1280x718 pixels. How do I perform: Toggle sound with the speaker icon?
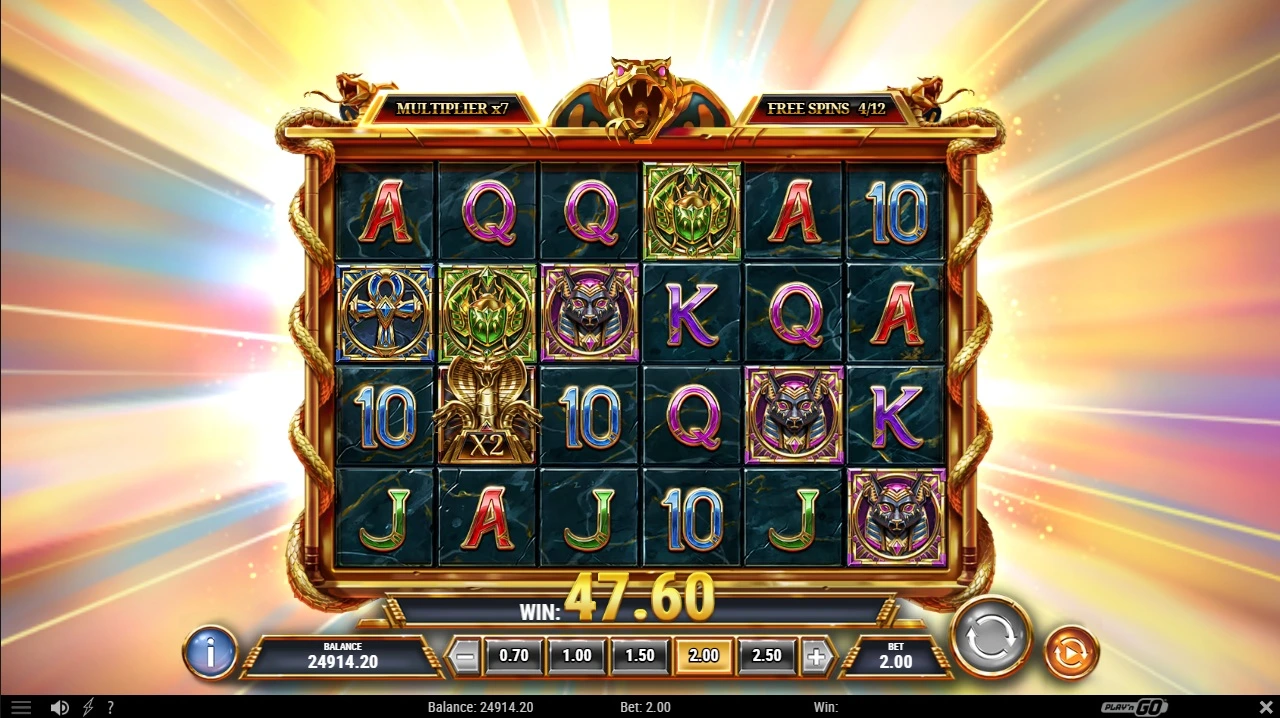click(60, 707)
